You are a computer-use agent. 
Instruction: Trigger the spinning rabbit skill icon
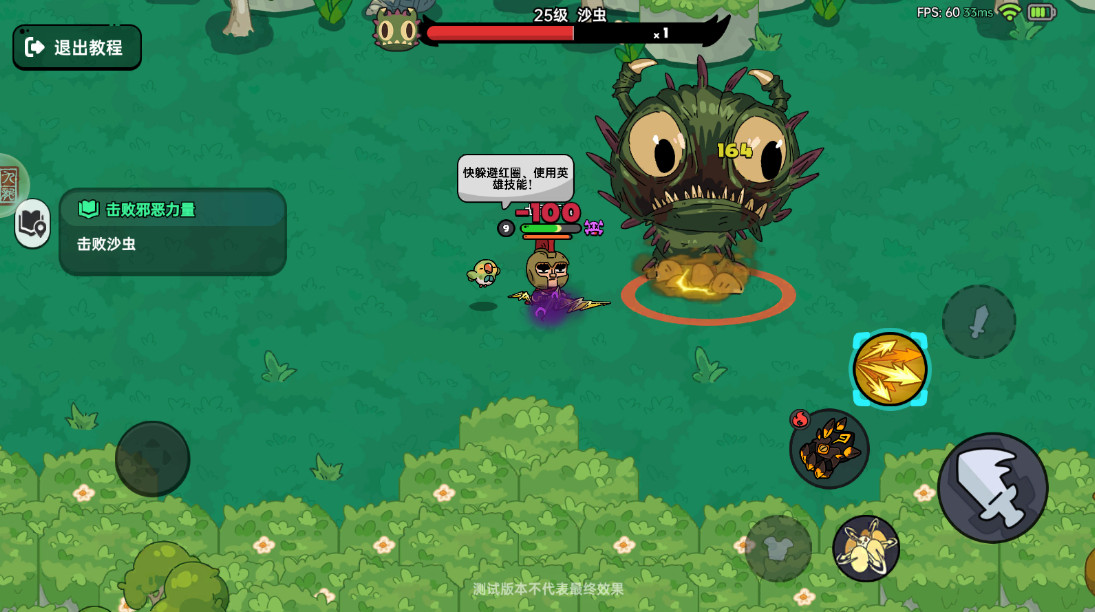866,548
